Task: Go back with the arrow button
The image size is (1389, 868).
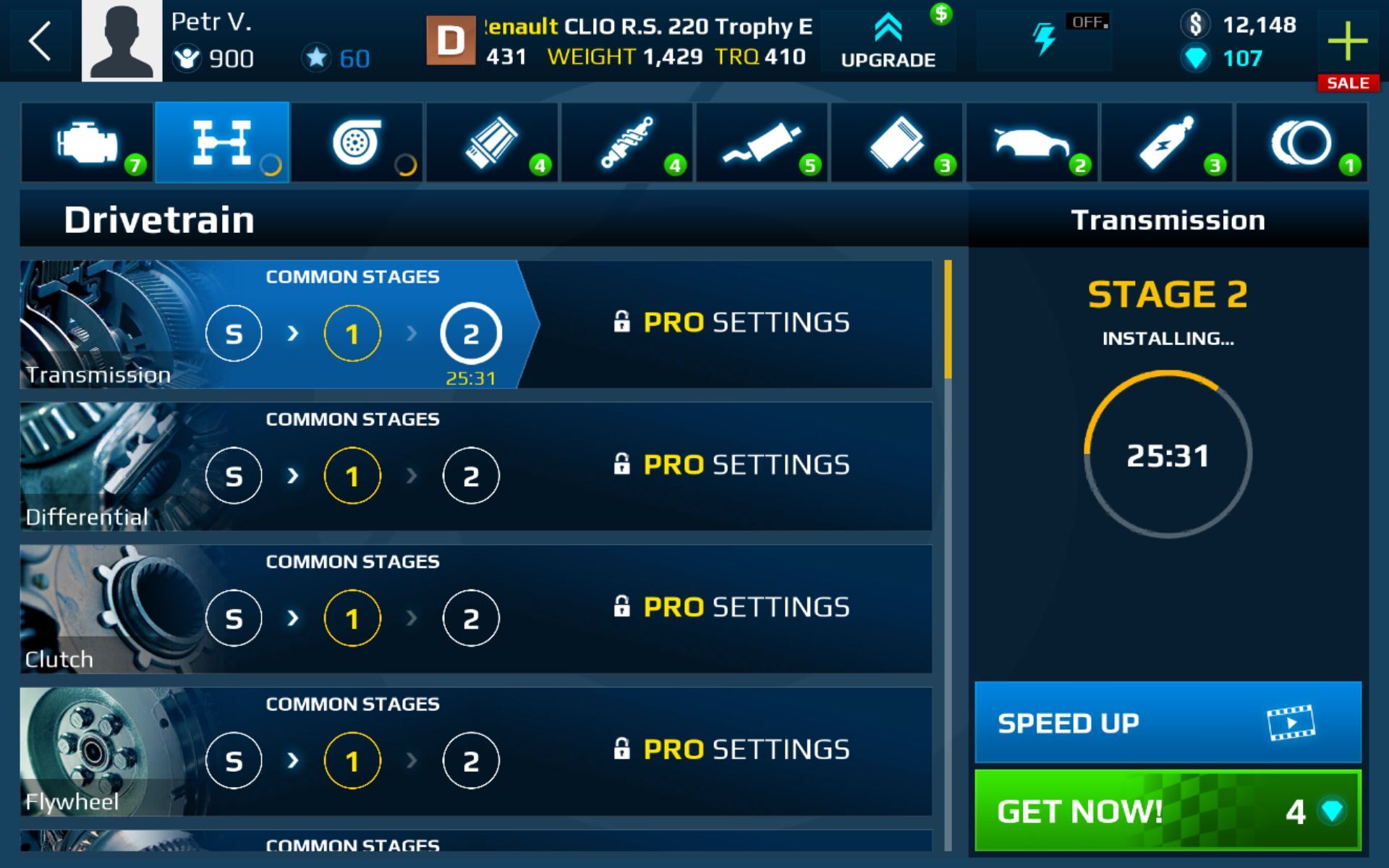Action: (x=41, y=41)
